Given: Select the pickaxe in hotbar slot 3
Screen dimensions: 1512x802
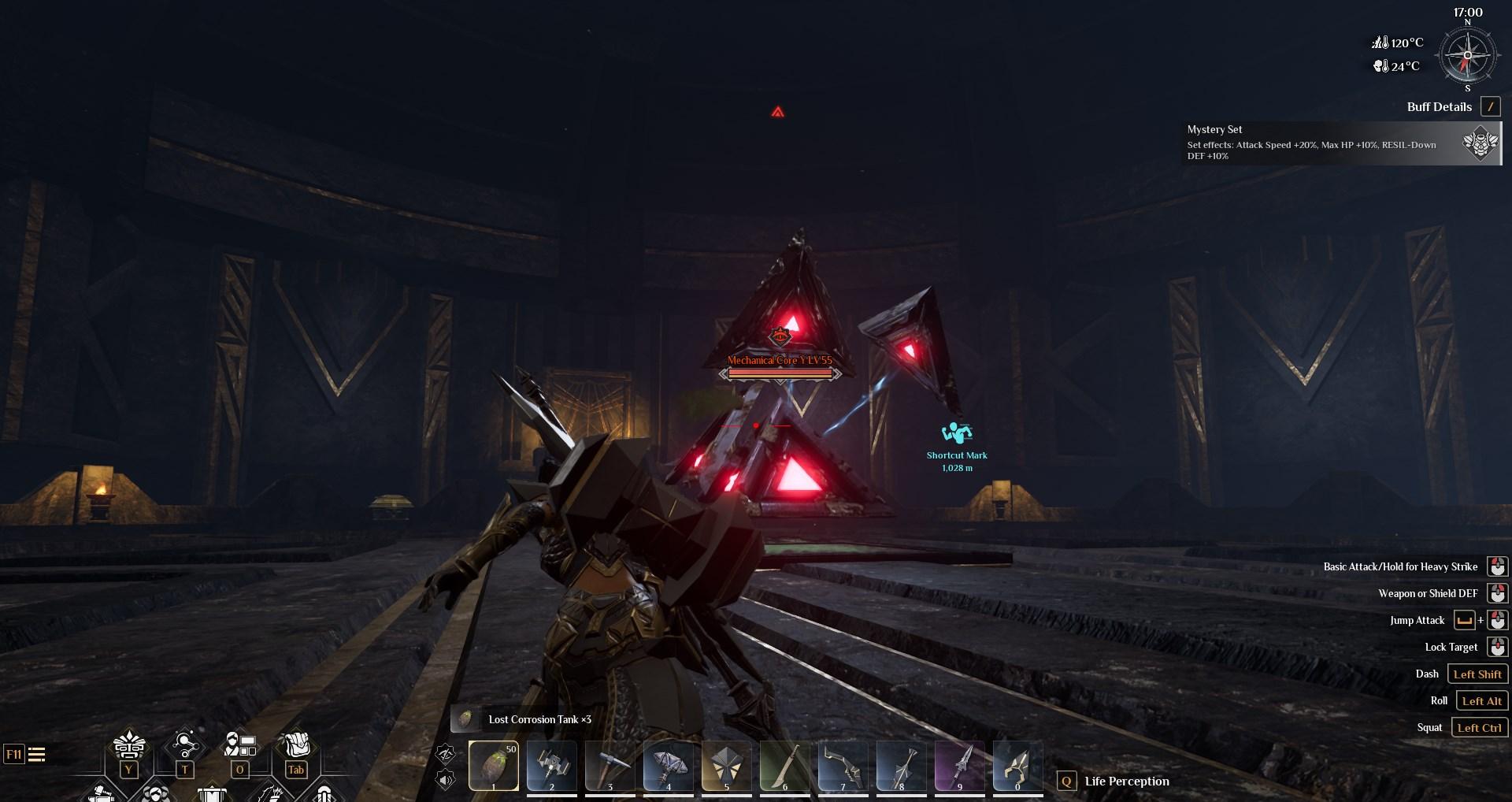Looking at the screenshot, I should pos(610,765).
